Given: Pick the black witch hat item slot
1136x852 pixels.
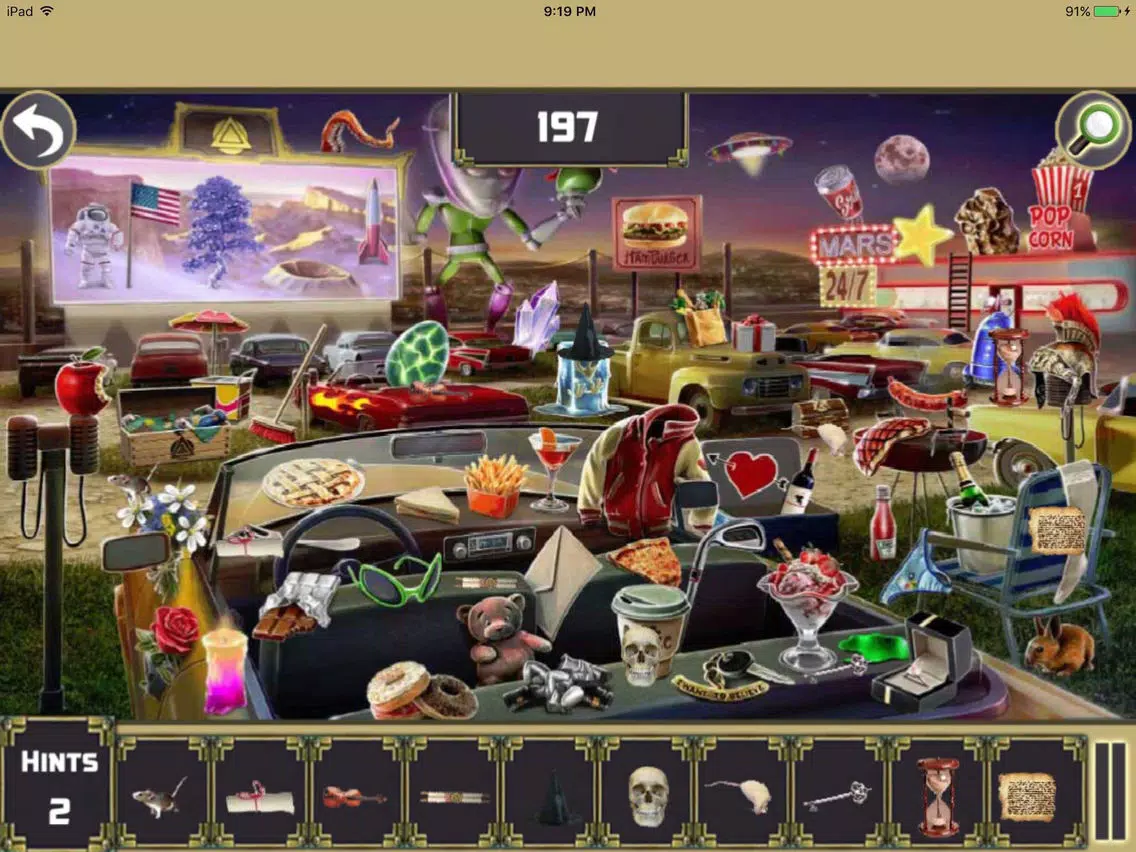Looking at the screenshot, I should [550, 797].
